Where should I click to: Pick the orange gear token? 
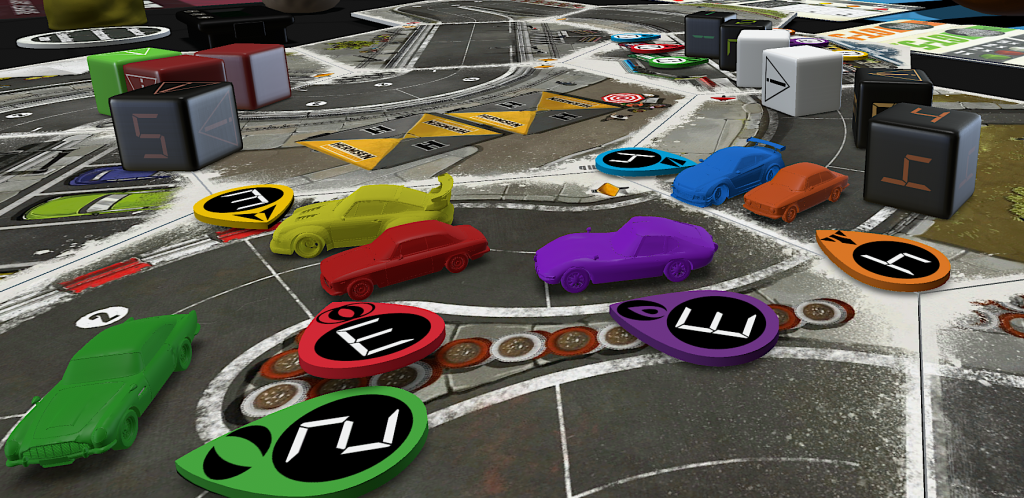[884, 258]
